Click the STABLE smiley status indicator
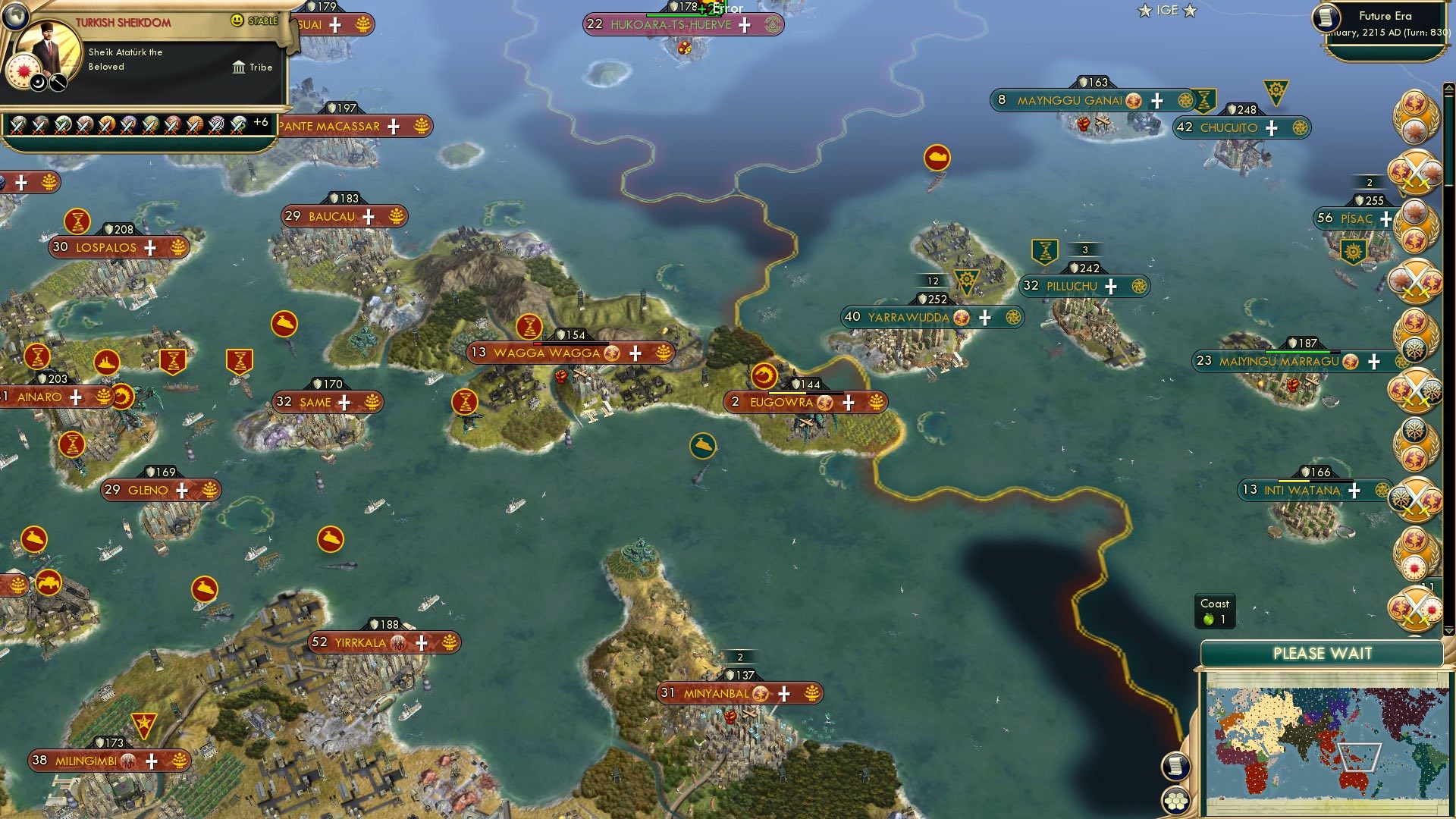This screenshot has height=819, width=1456. click(x=236, y=20)
